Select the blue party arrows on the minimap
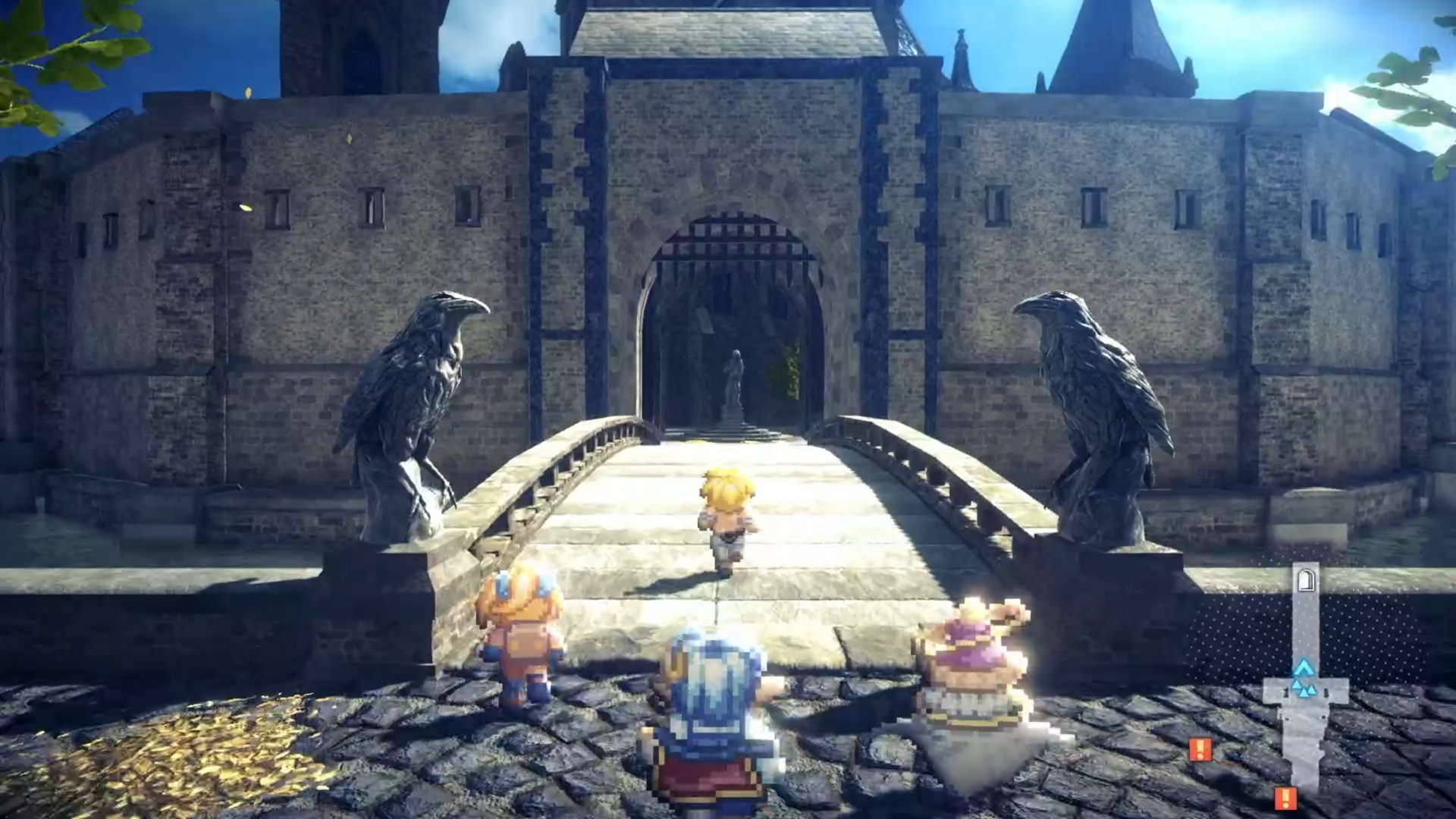Image resolution: width=1456 pixels, height=819 pixels. tap(1304, 679)
